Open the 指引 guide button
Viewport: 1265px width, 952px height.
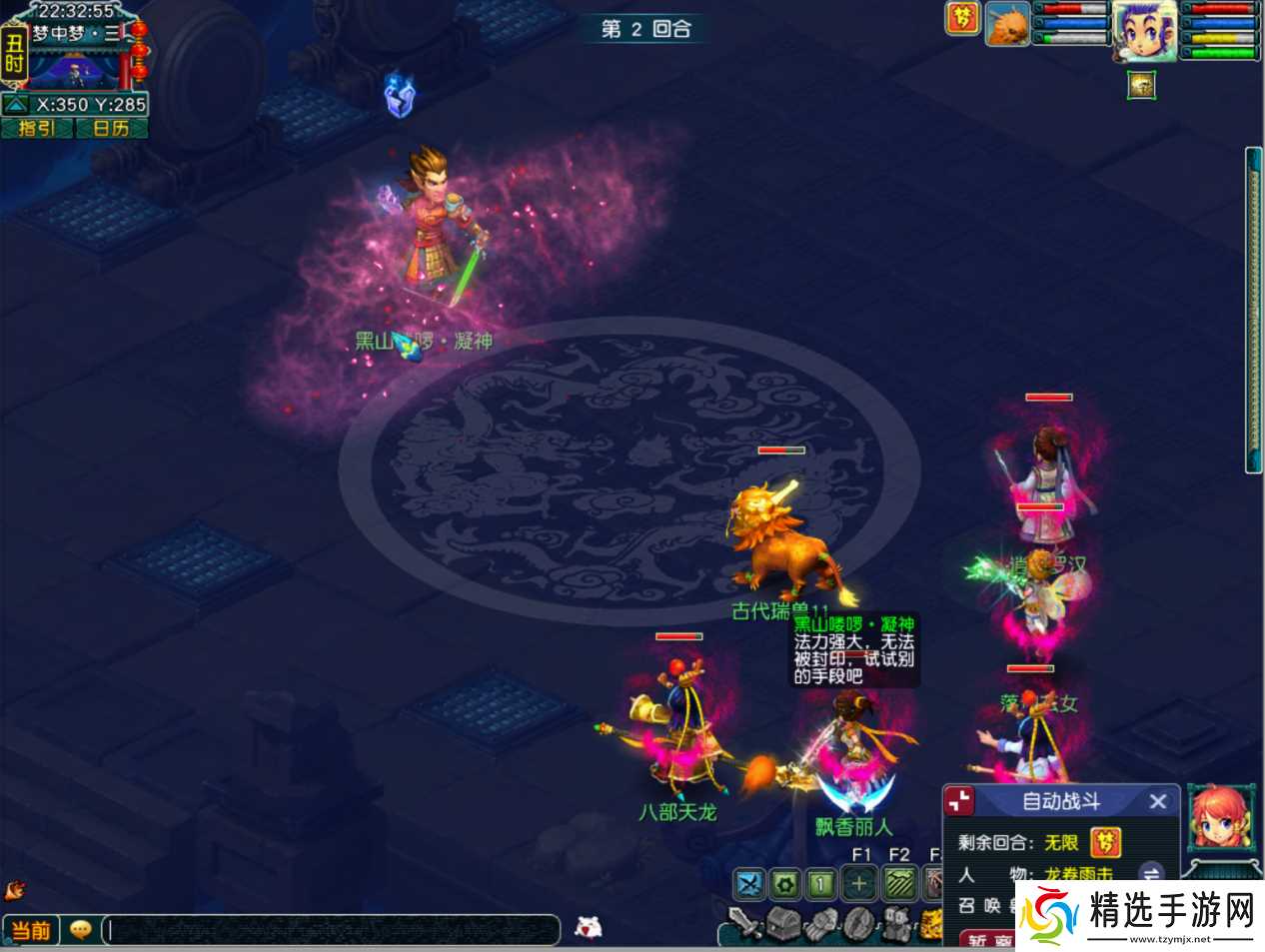[37, 128]
